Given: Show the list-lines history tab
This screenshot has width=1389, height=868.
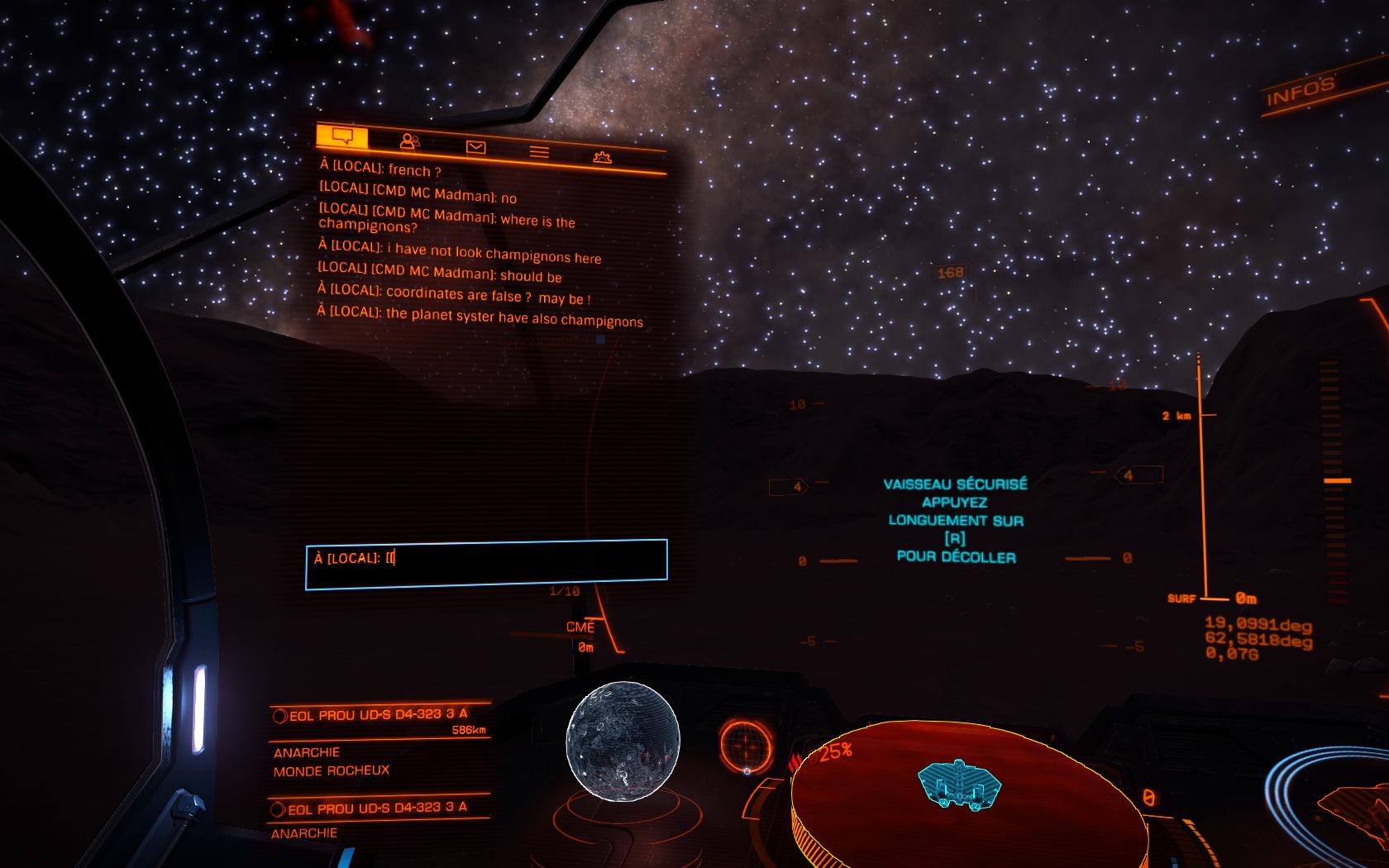Looking at the screenshot, I should click(x=539, y=152).
